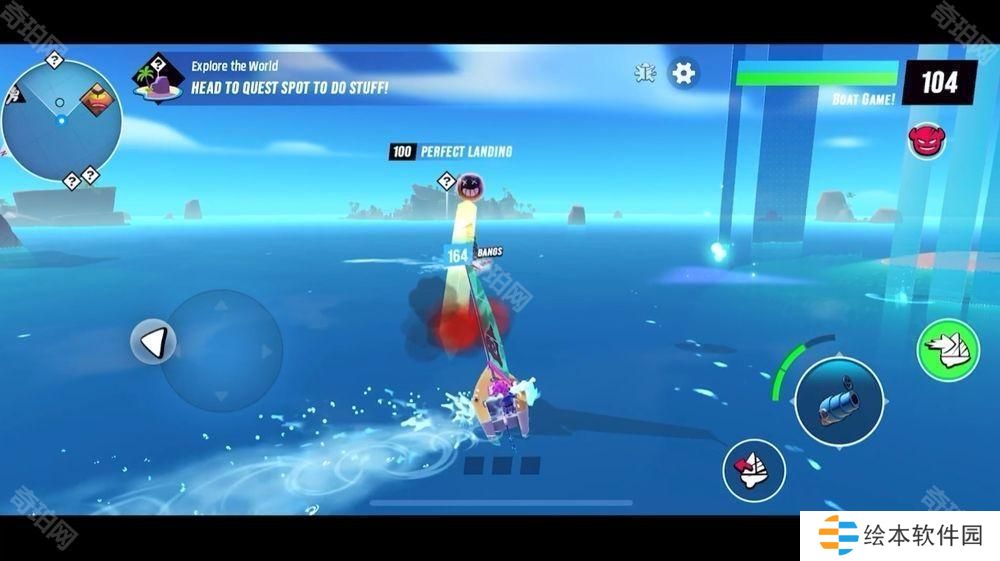Open the settings gear icon

(683, 73)
